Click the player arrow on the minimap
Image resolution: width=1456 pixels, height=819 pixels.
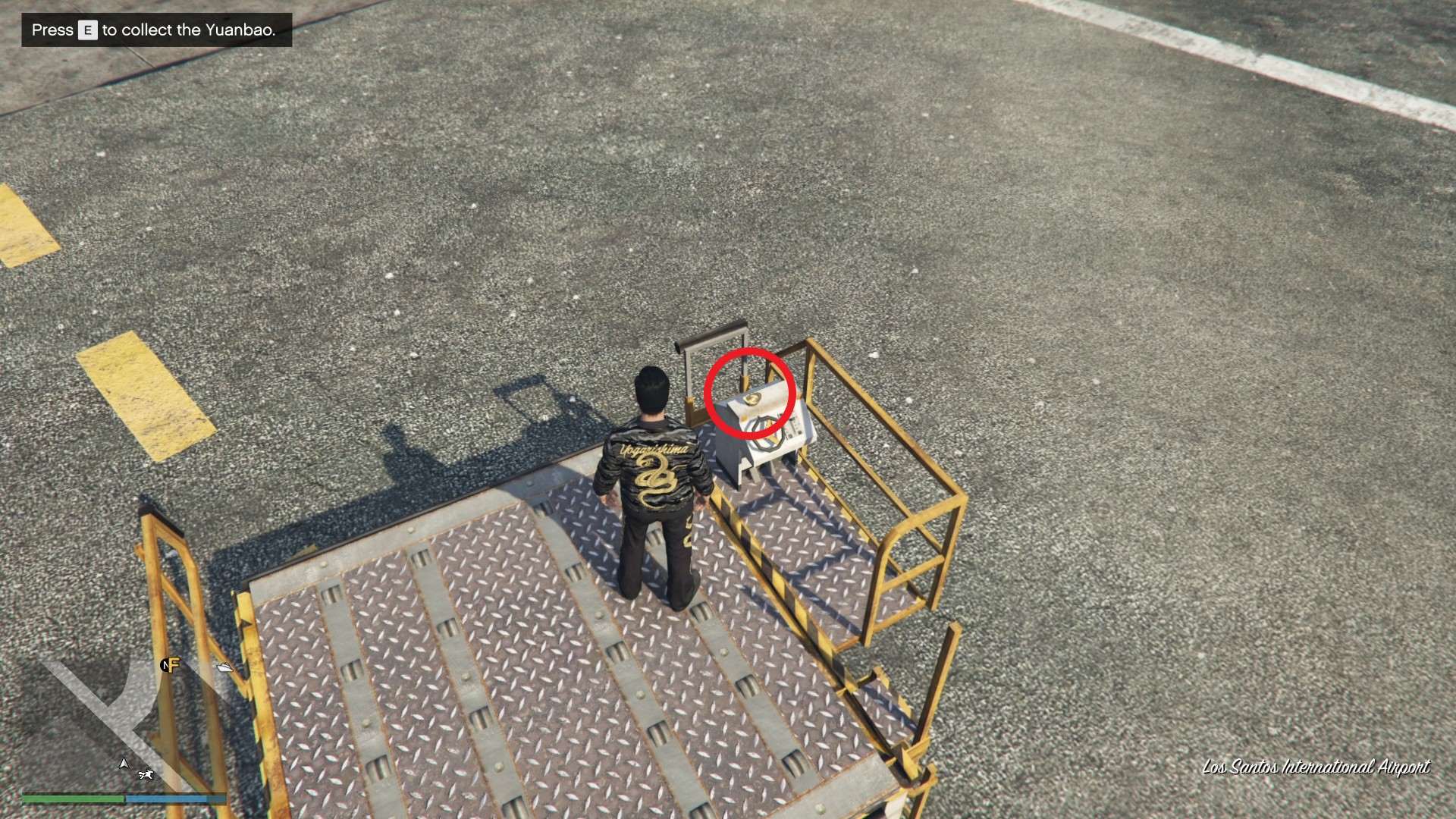click(x=124, y=764)
